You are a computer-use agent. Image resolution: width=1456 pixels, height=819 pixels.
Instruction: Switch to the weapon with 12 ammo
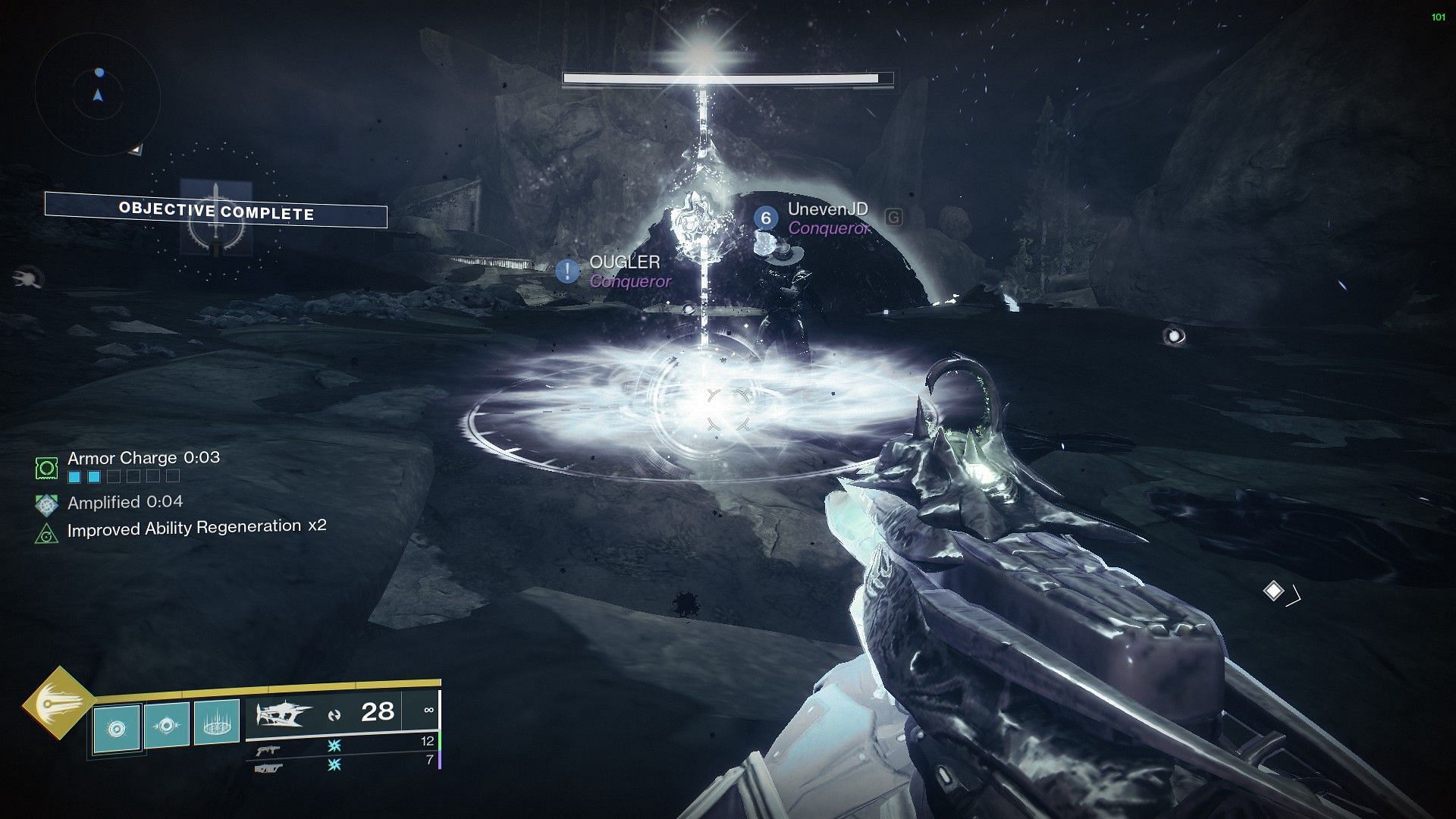pyautogui.click(x=268, y=749)
